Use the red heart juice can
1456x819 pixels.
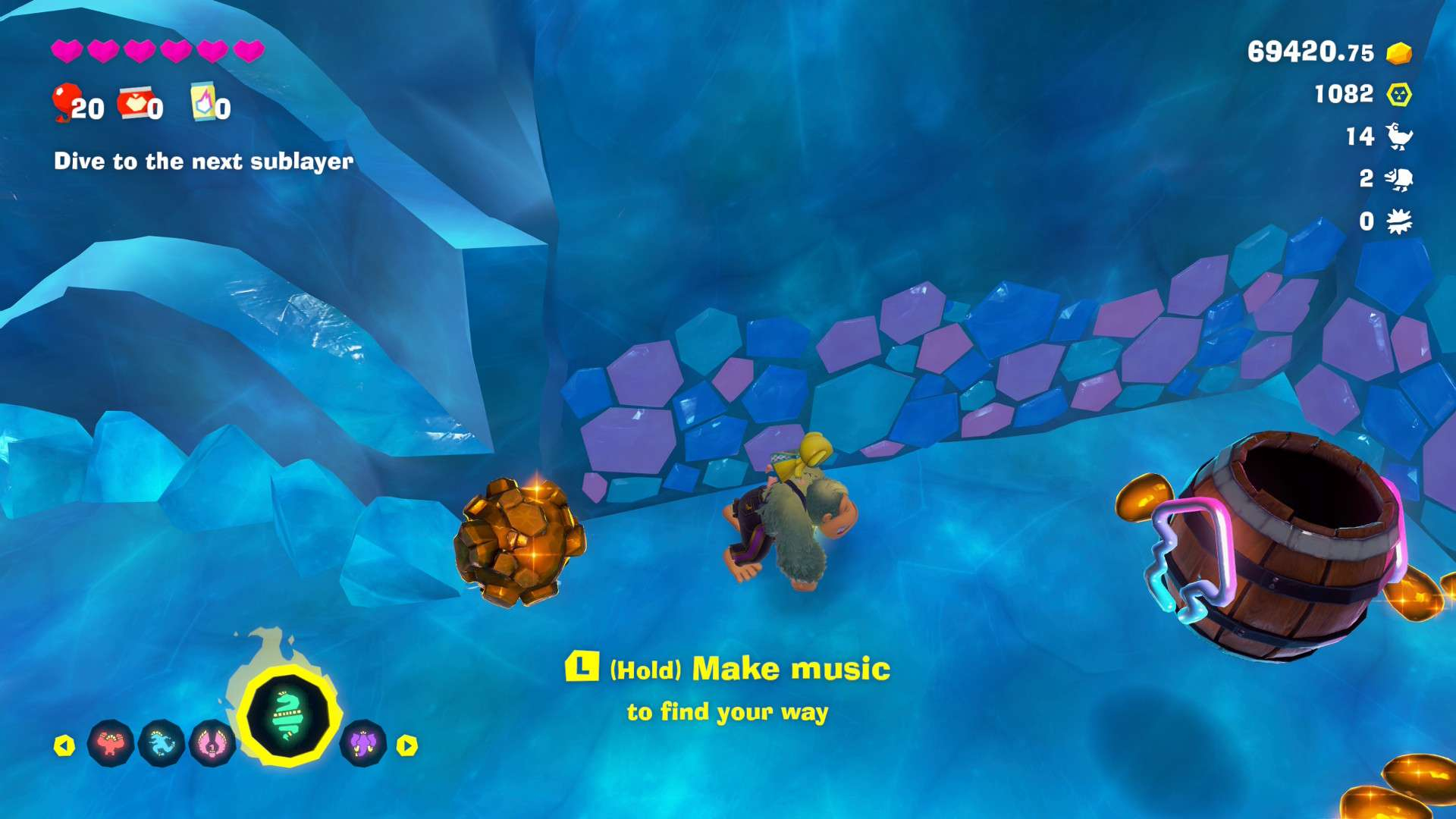(x=134, y=103)
